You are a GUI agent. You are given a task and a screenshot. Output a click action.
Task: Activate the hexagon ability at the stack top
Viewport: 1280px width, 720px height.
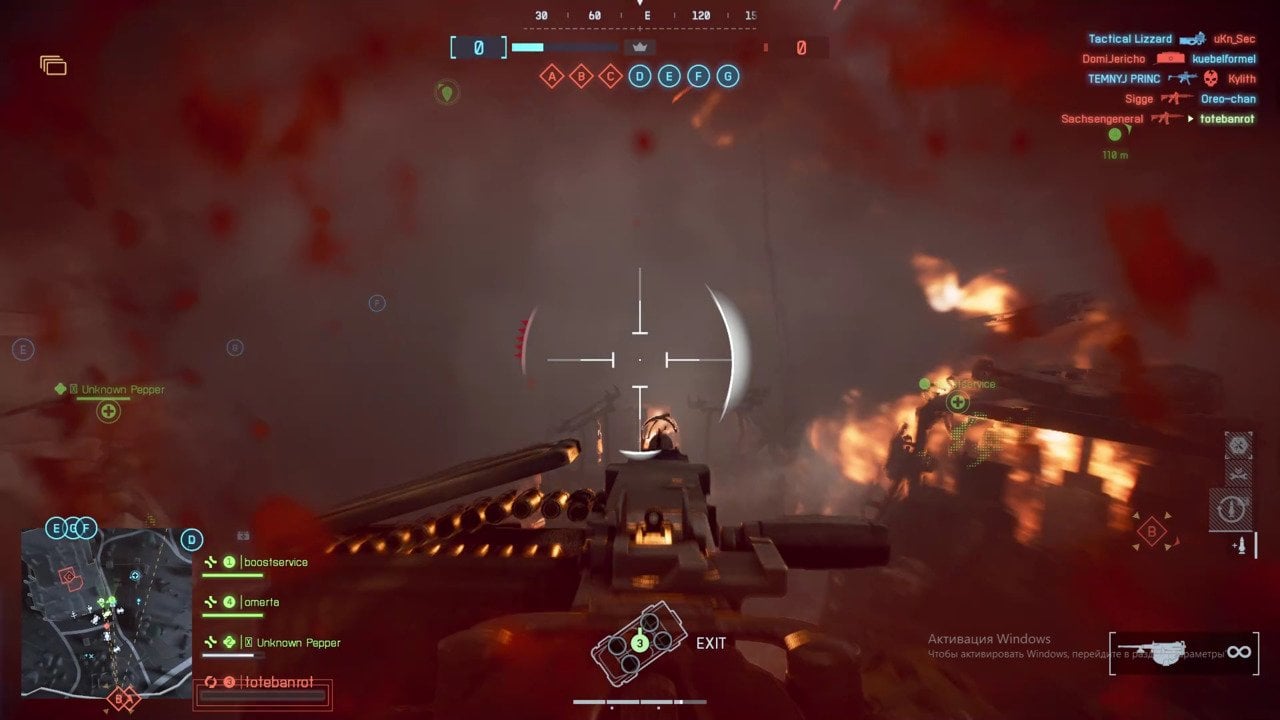click(1238, 445)
